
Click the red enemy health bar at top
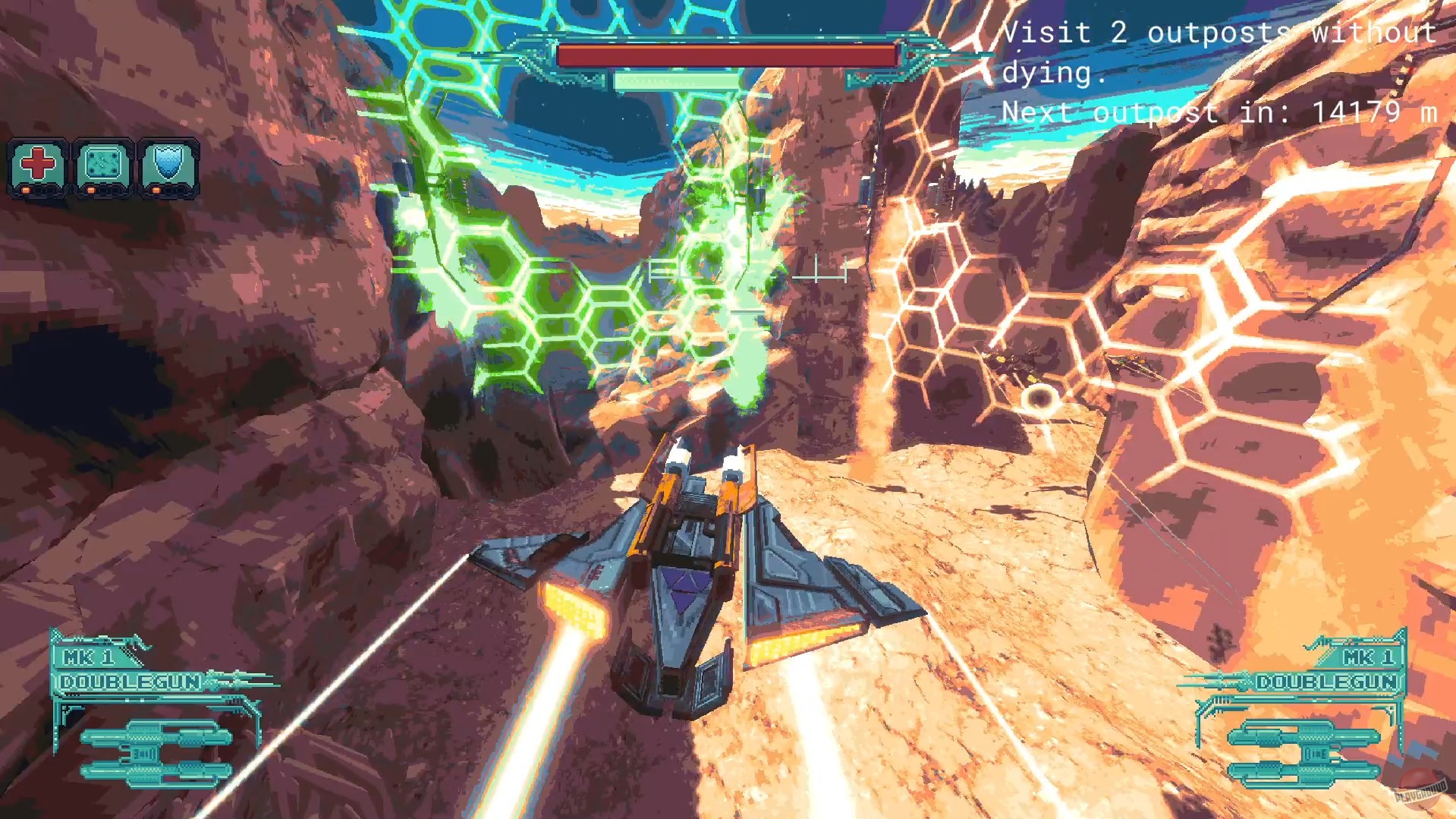tap(725, 55)
